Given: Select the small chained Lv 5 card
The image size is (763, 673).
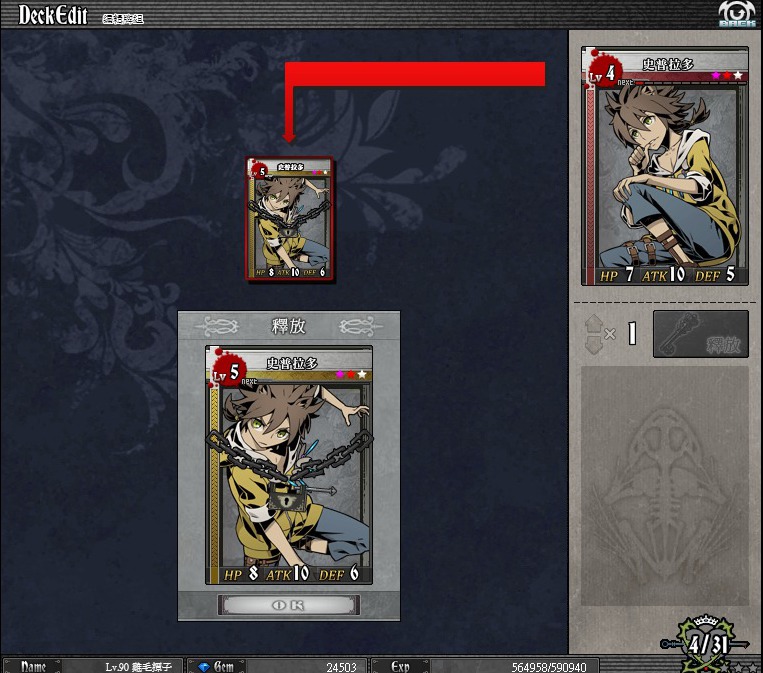Looking at the screenshot, I should [291, 218].
